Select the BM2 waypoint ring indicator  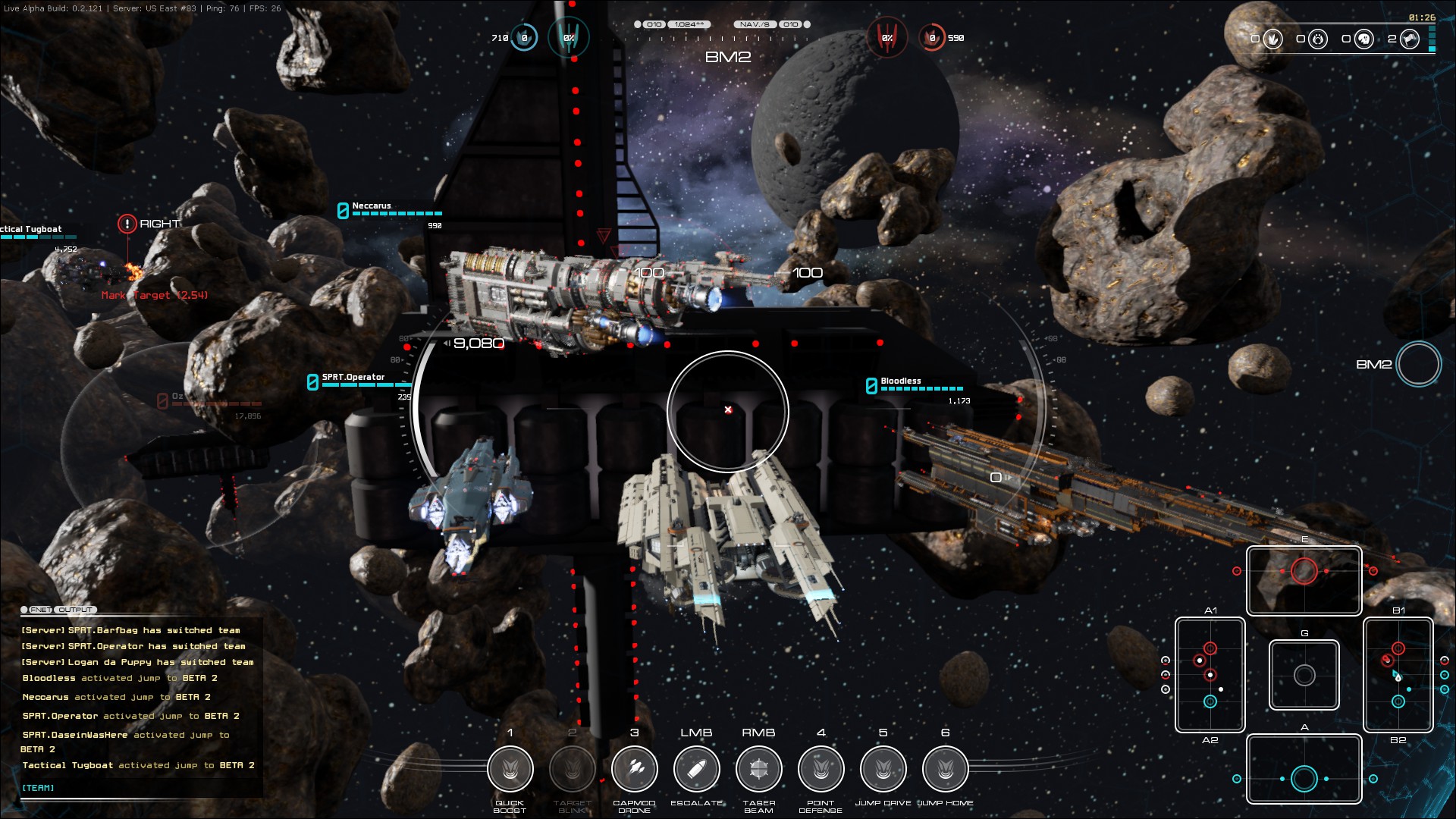coord(1419,364)
